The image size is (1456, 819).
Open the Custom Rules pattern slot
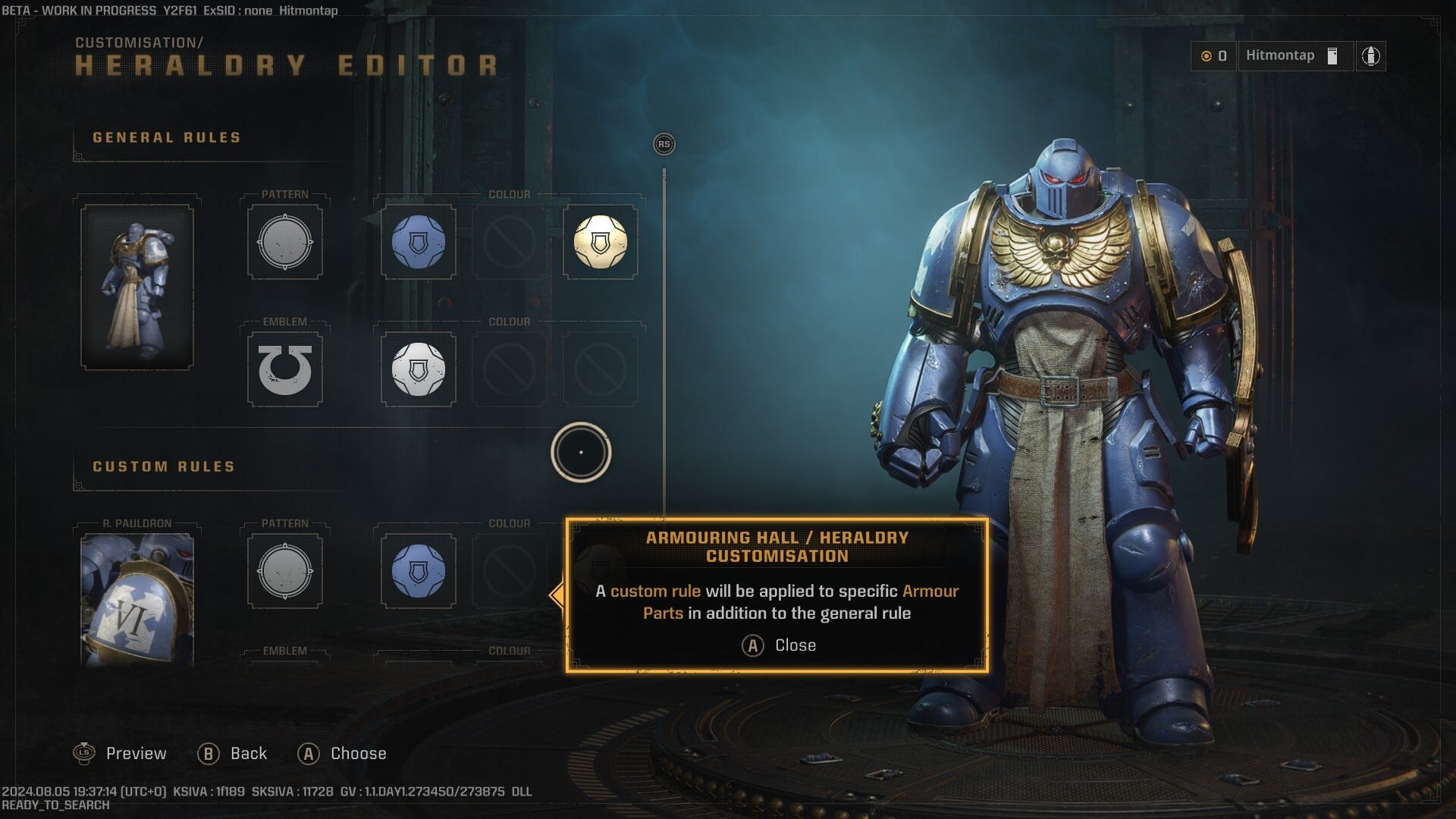[285, 572]
